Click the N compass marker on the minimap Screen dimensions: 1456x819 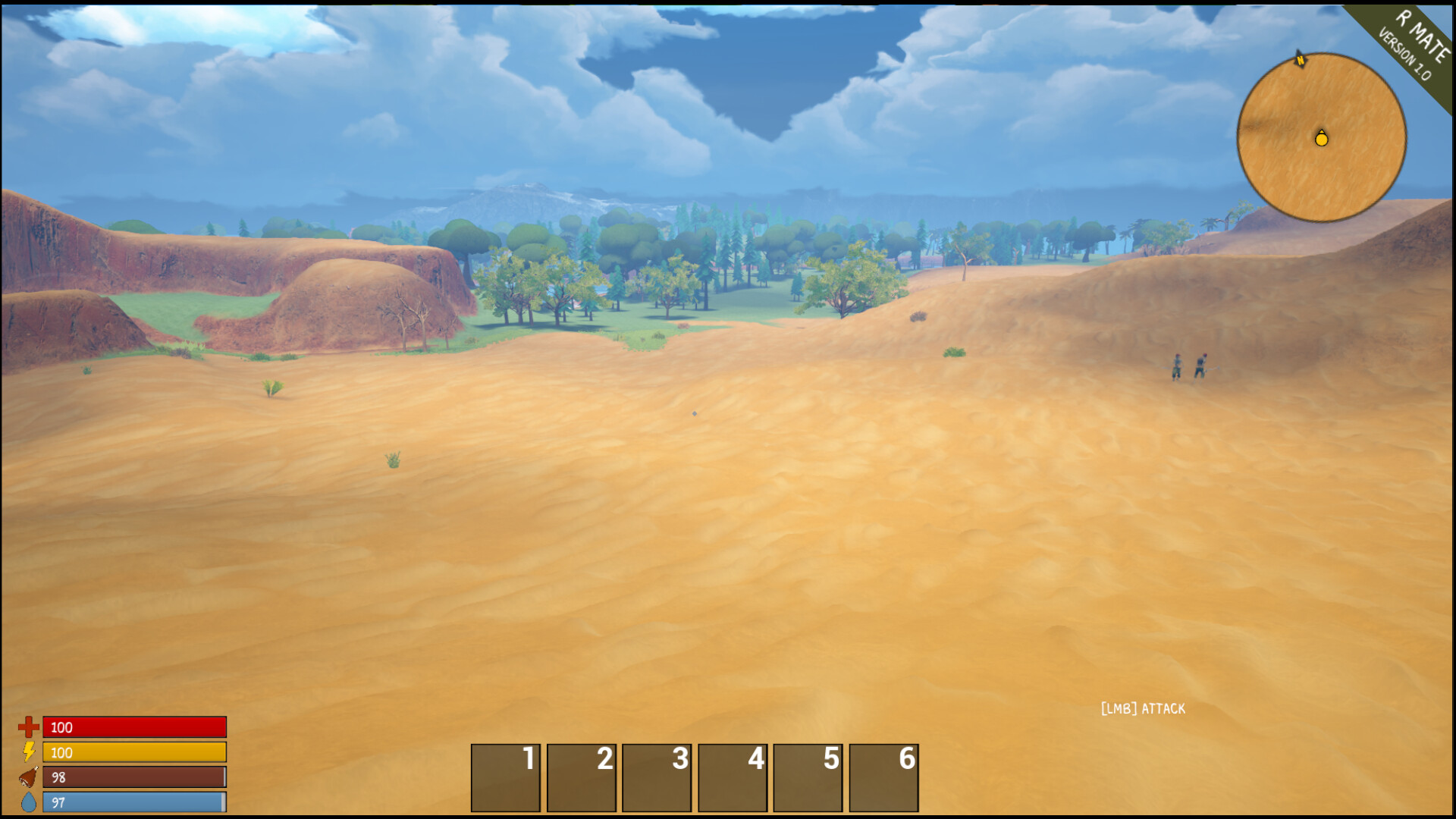coord(1298,60)
